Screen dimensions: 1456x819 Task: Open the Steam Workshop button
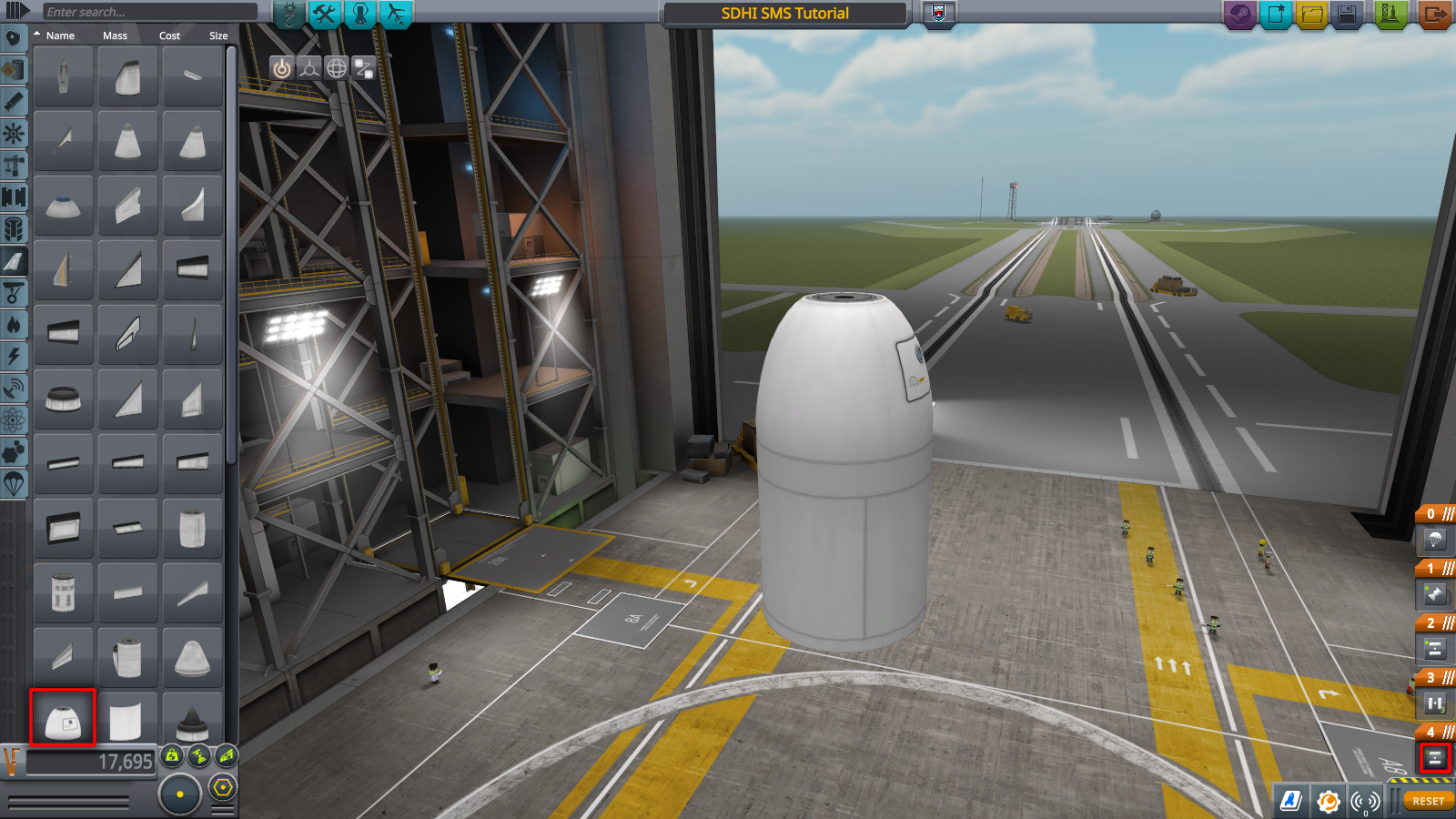click(x=1240, y=15)
